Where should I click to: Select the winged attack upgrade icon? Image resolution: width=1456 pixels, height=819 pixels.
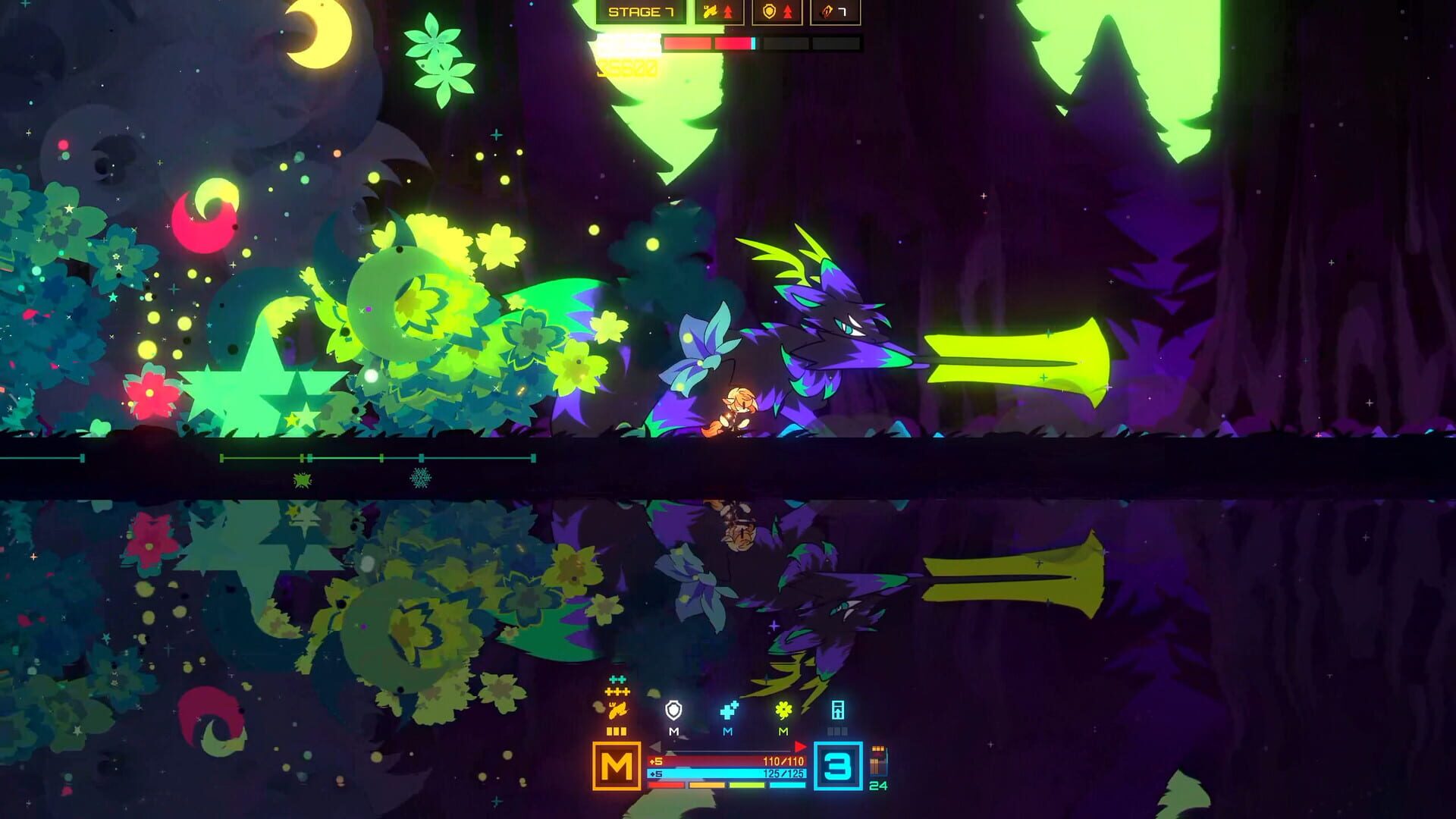(717, 11)
